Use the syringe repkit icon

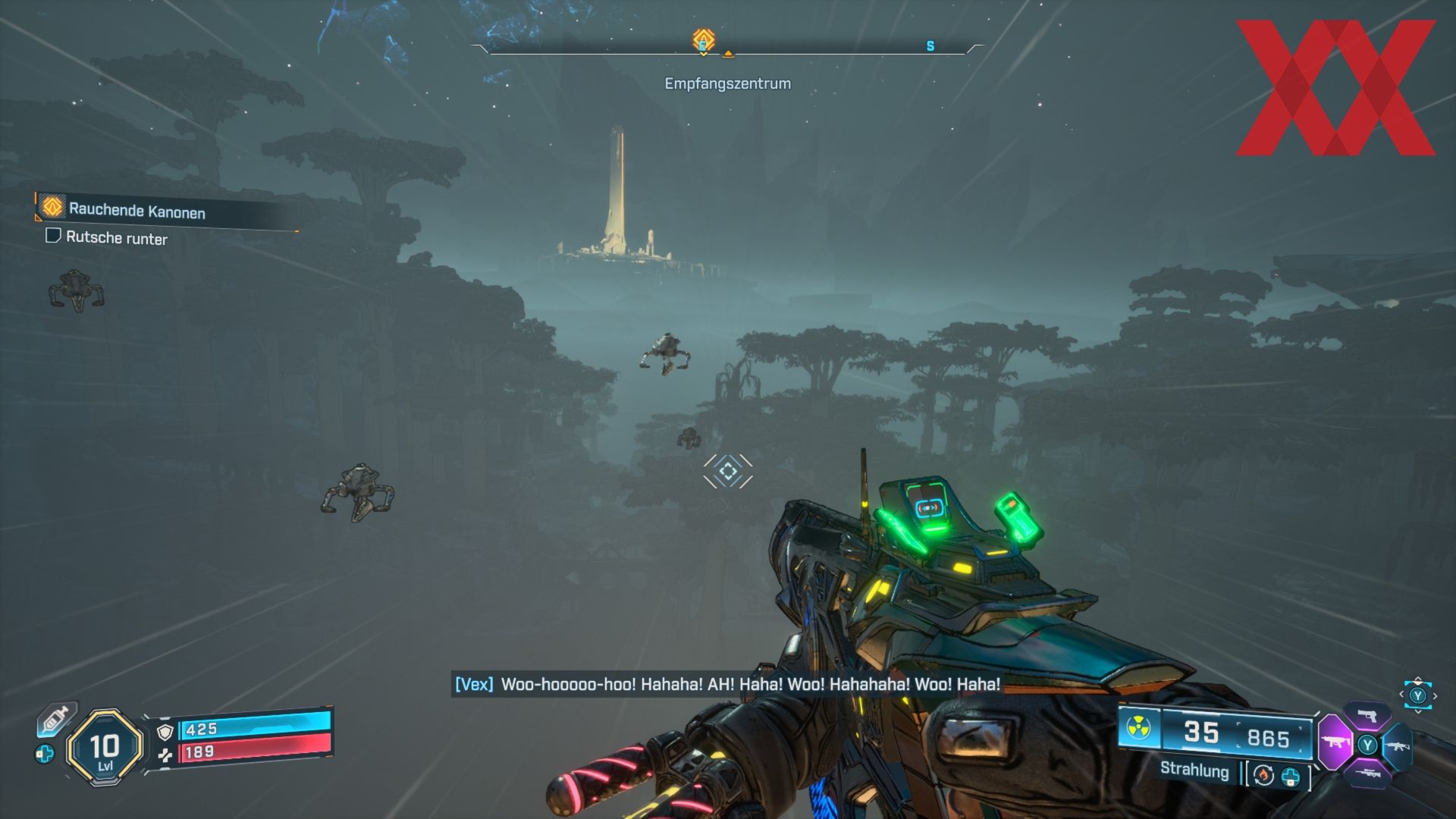pyautogui.click(x=56, y=719)
